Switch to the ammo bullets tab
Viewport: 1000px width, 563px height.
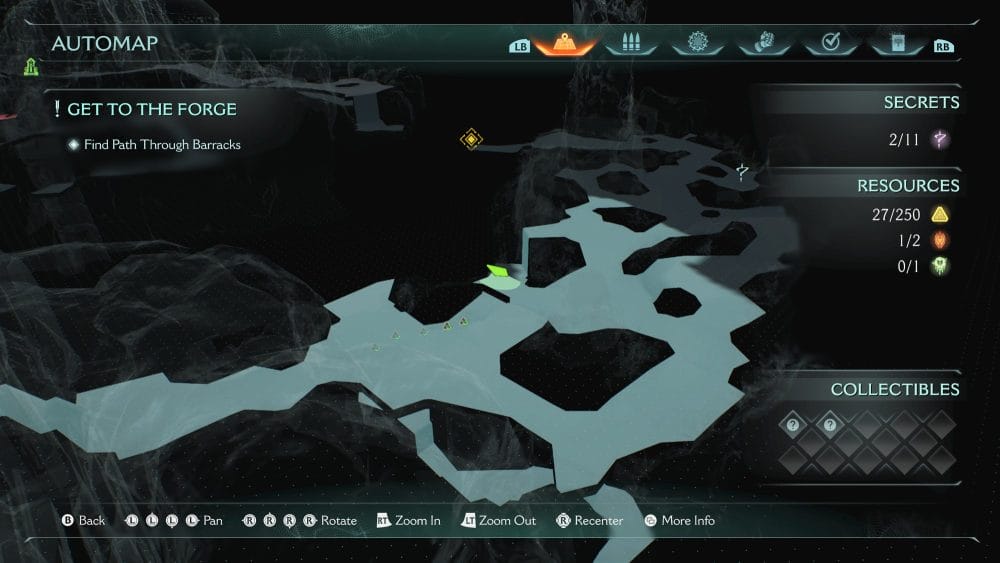point(630,44)
